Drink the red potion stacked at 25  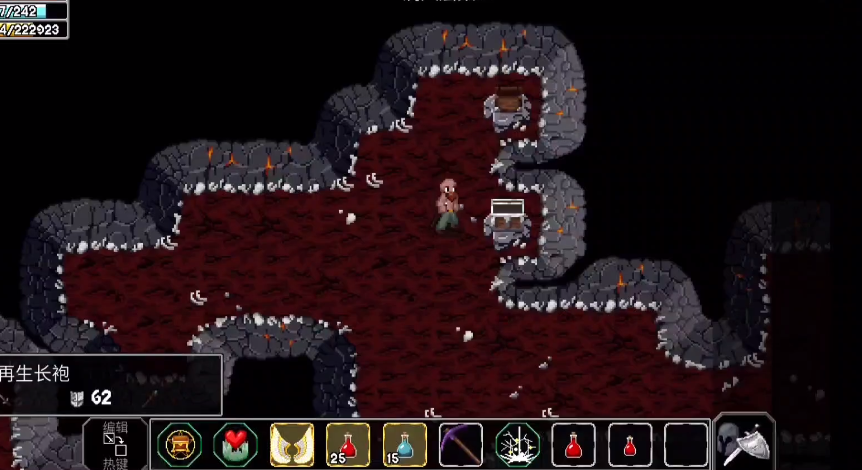[348, 445]
